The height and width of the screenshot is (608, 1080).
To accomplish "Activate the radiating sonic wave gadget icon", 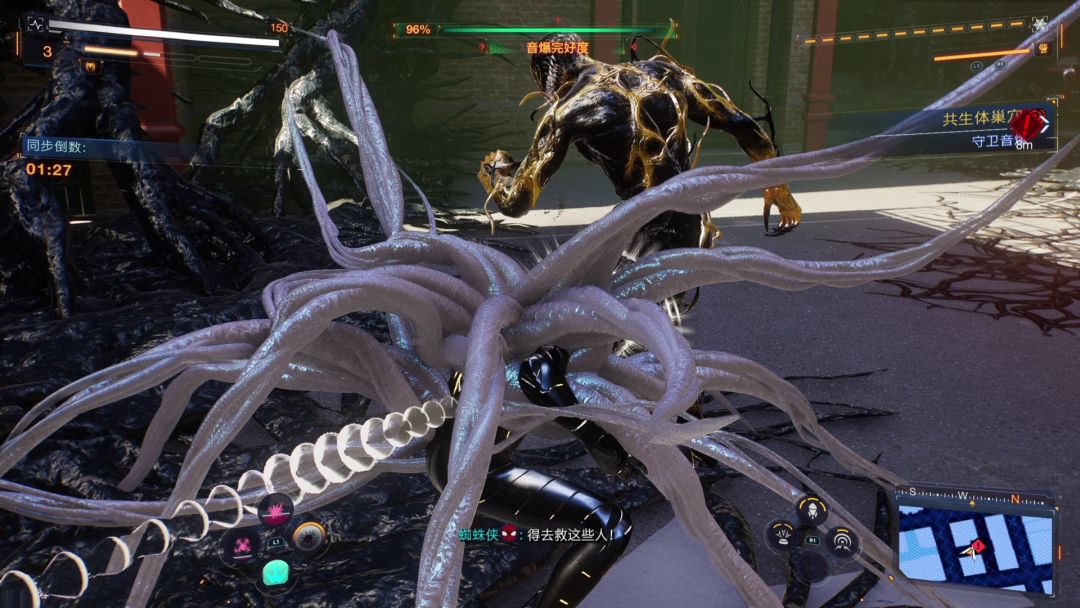I will pyautogui.click(x=844, y=540).
